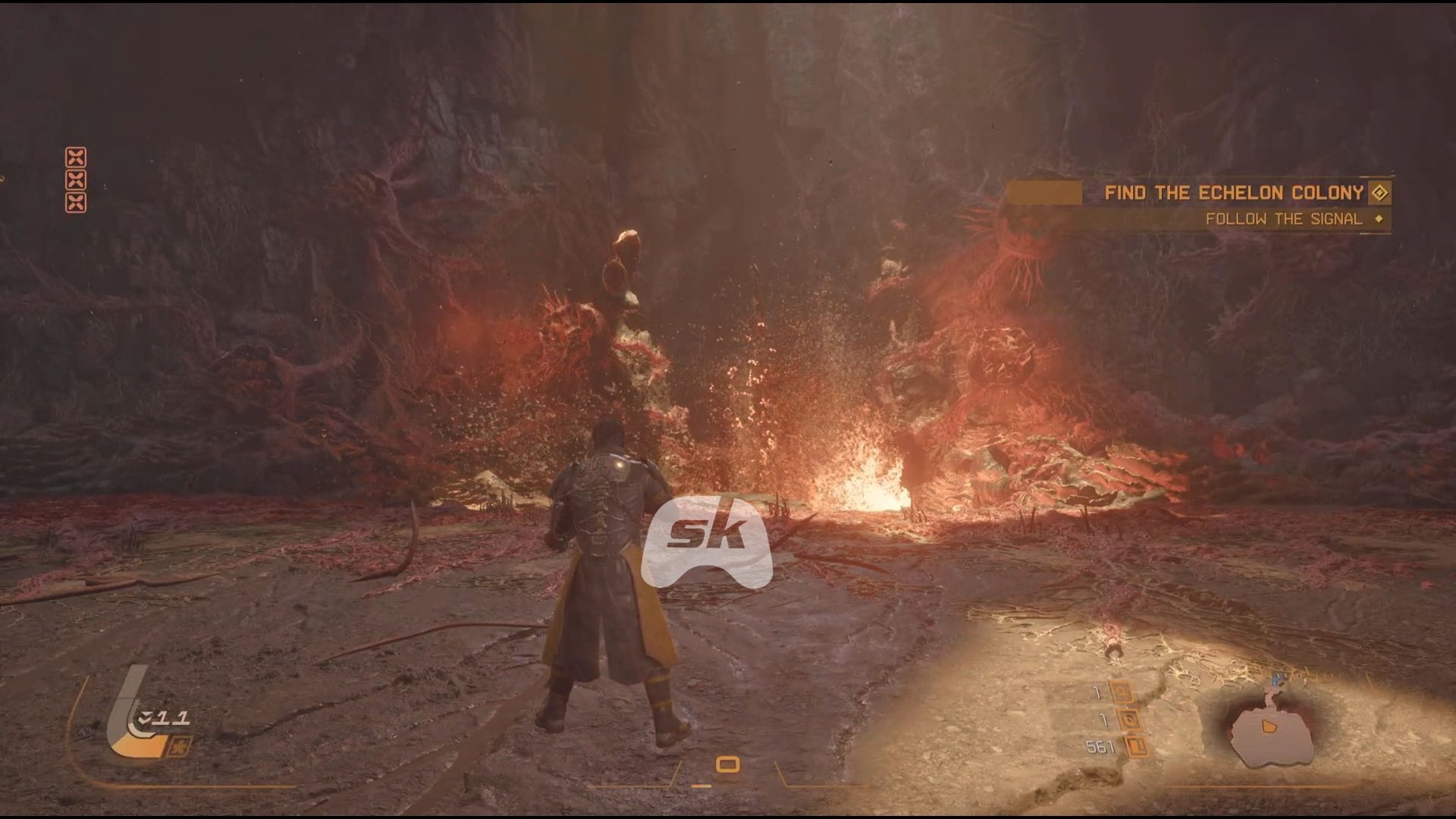Select the circular resource icon next to the second 1
This screenshot has height=819, width=1456.
pyautogui.click(x=1130, y=720)
